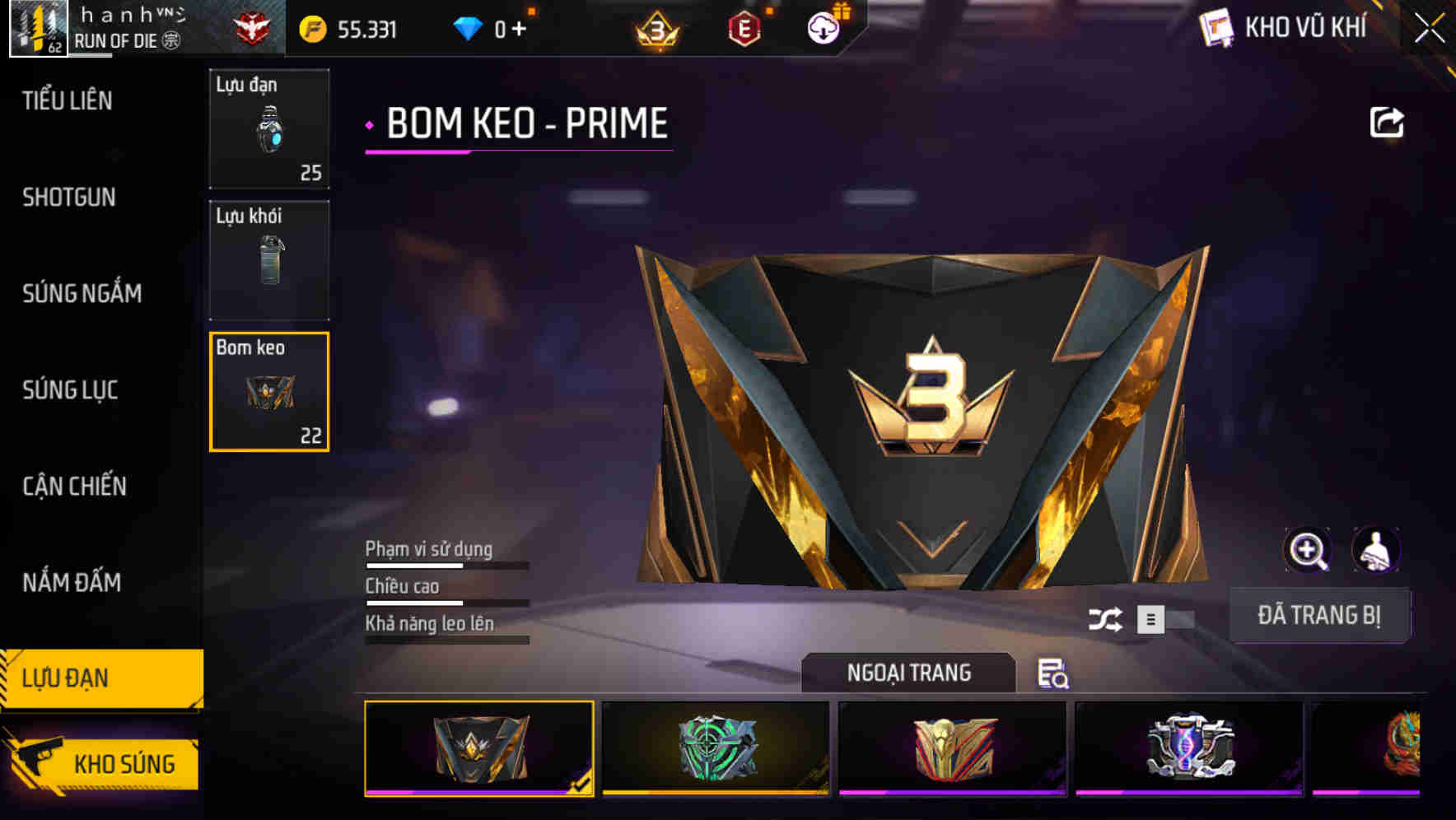Preview the skin on character icon

(1378, 550)
